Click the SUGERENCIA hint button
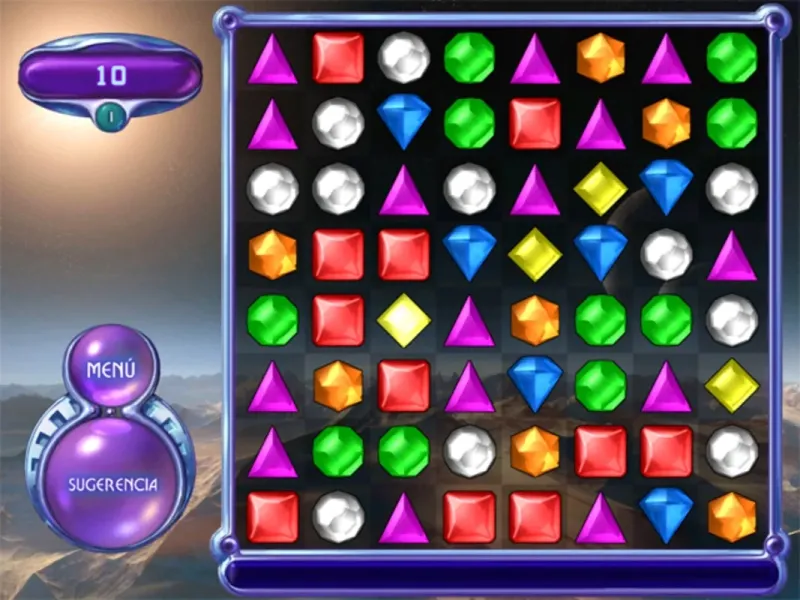Viewport: 800px width, 600px height. (x=112, y=484)
